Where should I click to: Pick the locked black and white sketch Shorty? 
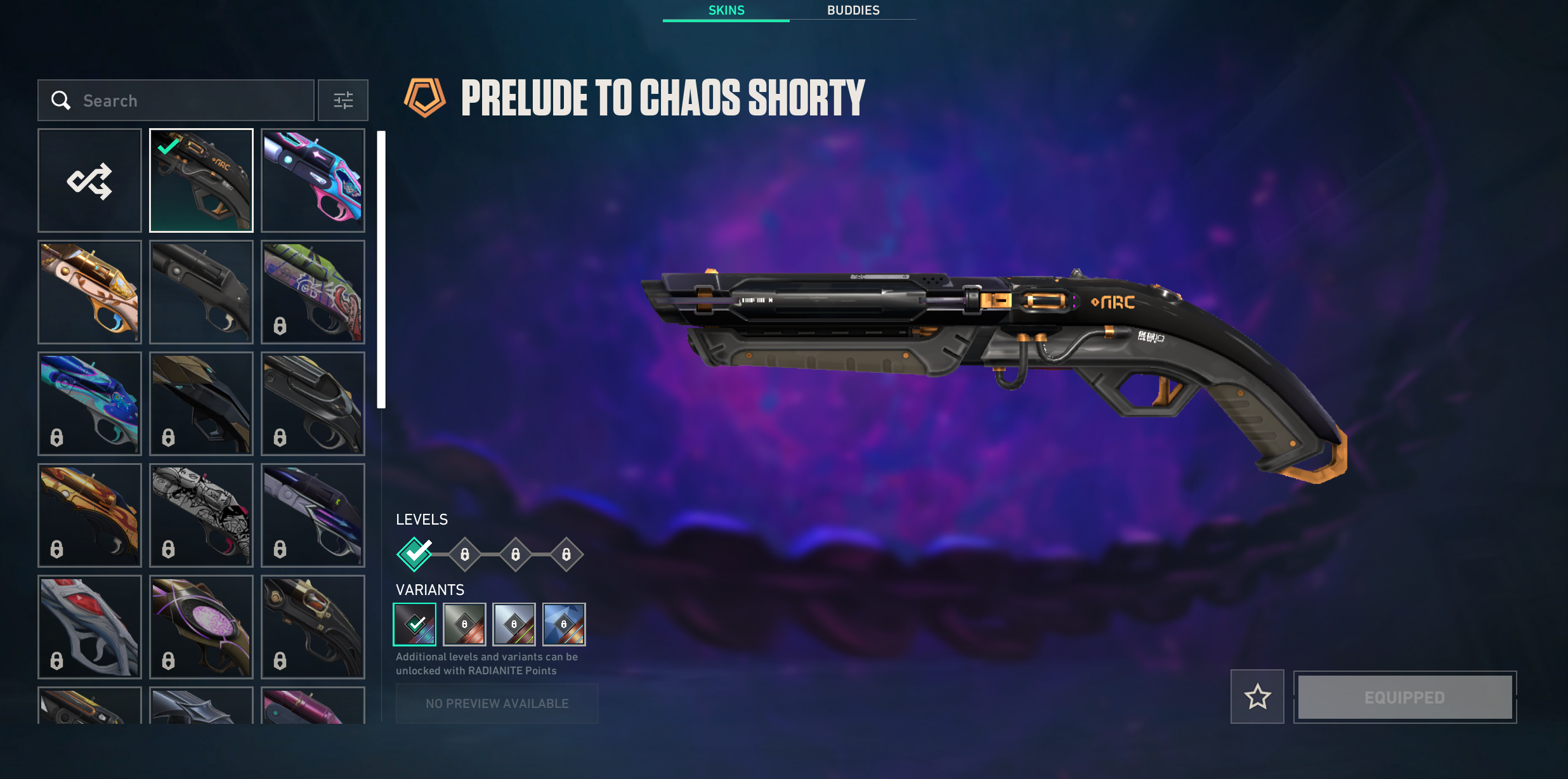coord(201,515)
